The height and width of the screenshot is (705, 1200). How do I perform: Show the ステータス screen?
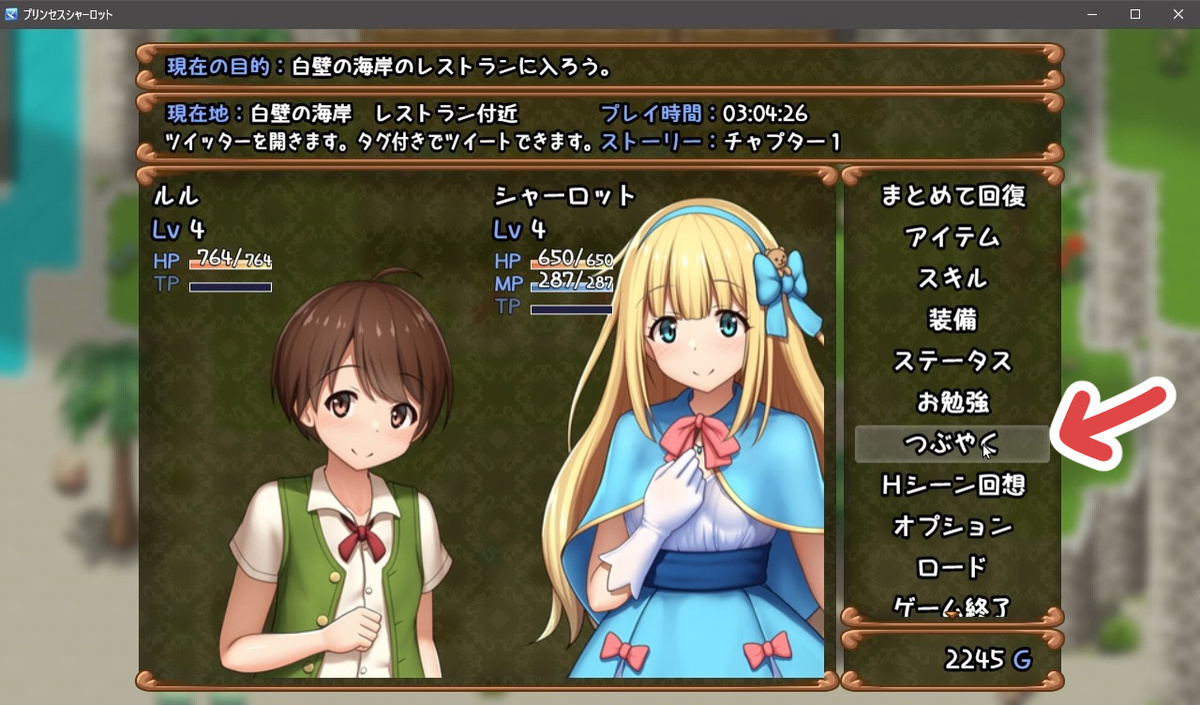(x=952, y=361)
